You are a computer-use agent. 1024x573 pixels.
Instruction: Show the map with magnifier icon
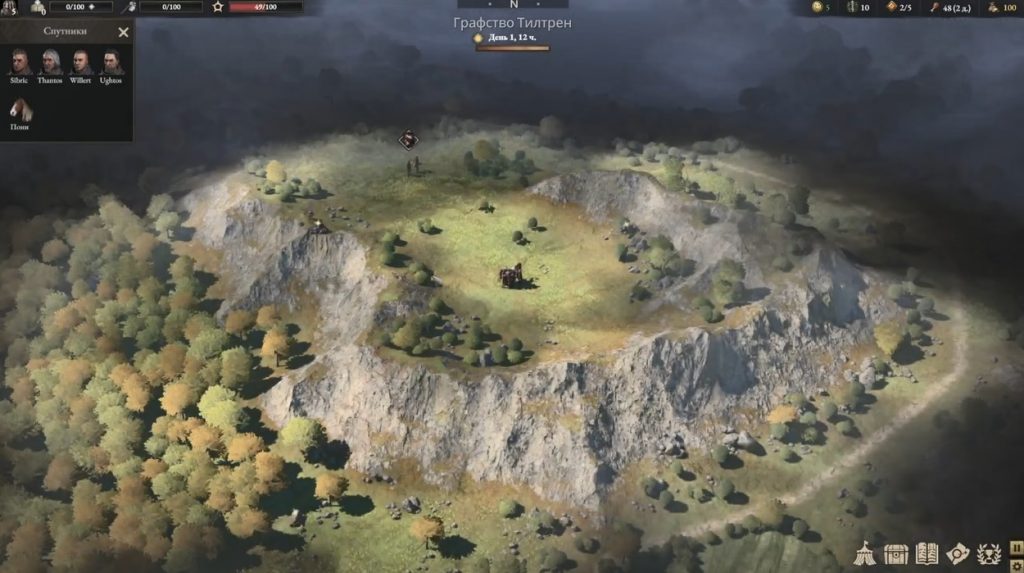click(x=958, y=553)
